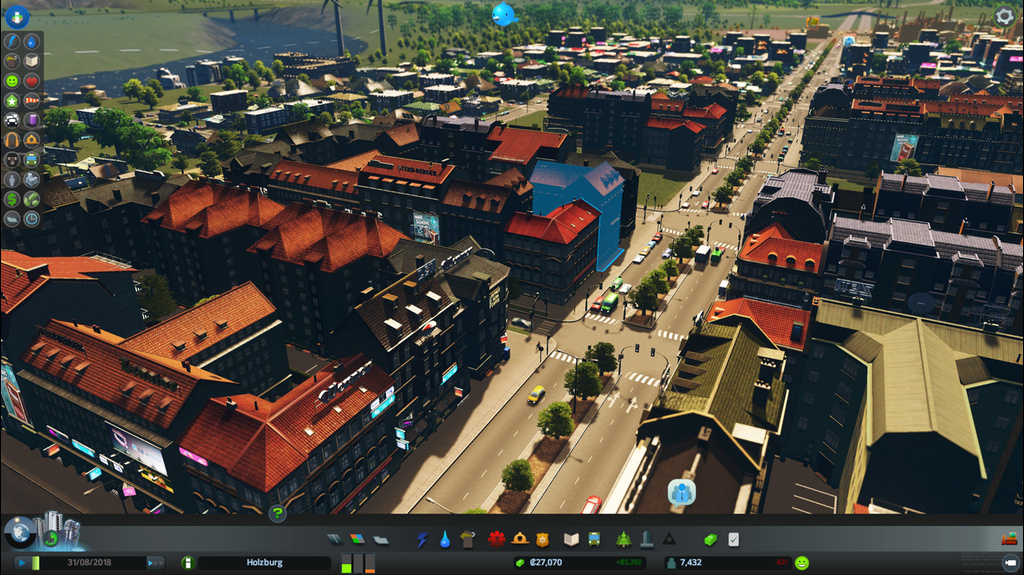Open the police department menu
1024x575 pixels.
(x=543, y=539)
